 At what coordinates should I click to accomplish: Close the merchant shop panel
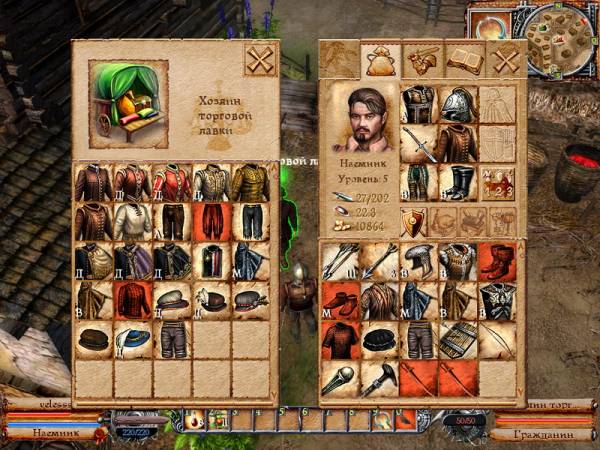pos(260,60)
